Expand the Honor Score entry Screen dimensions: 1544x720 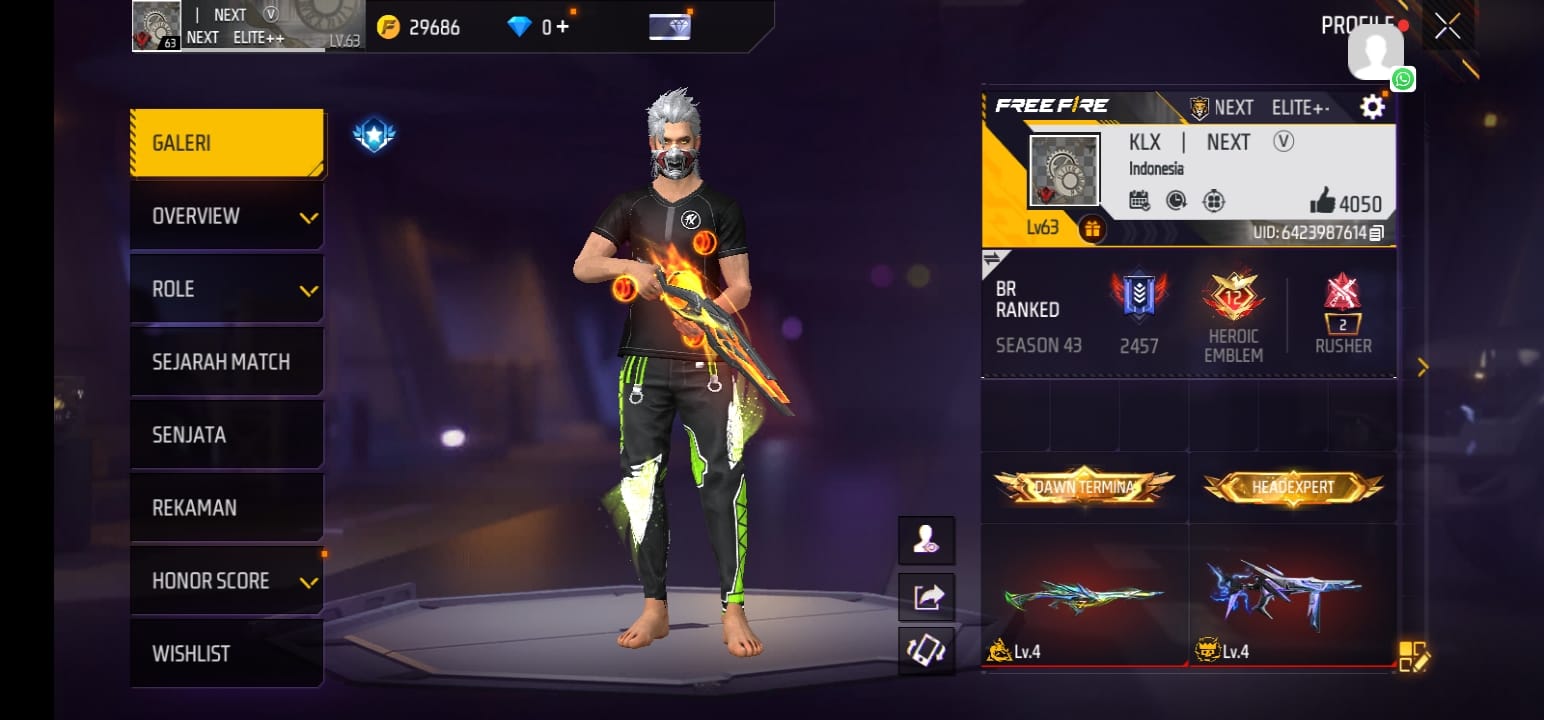[227, 581]
